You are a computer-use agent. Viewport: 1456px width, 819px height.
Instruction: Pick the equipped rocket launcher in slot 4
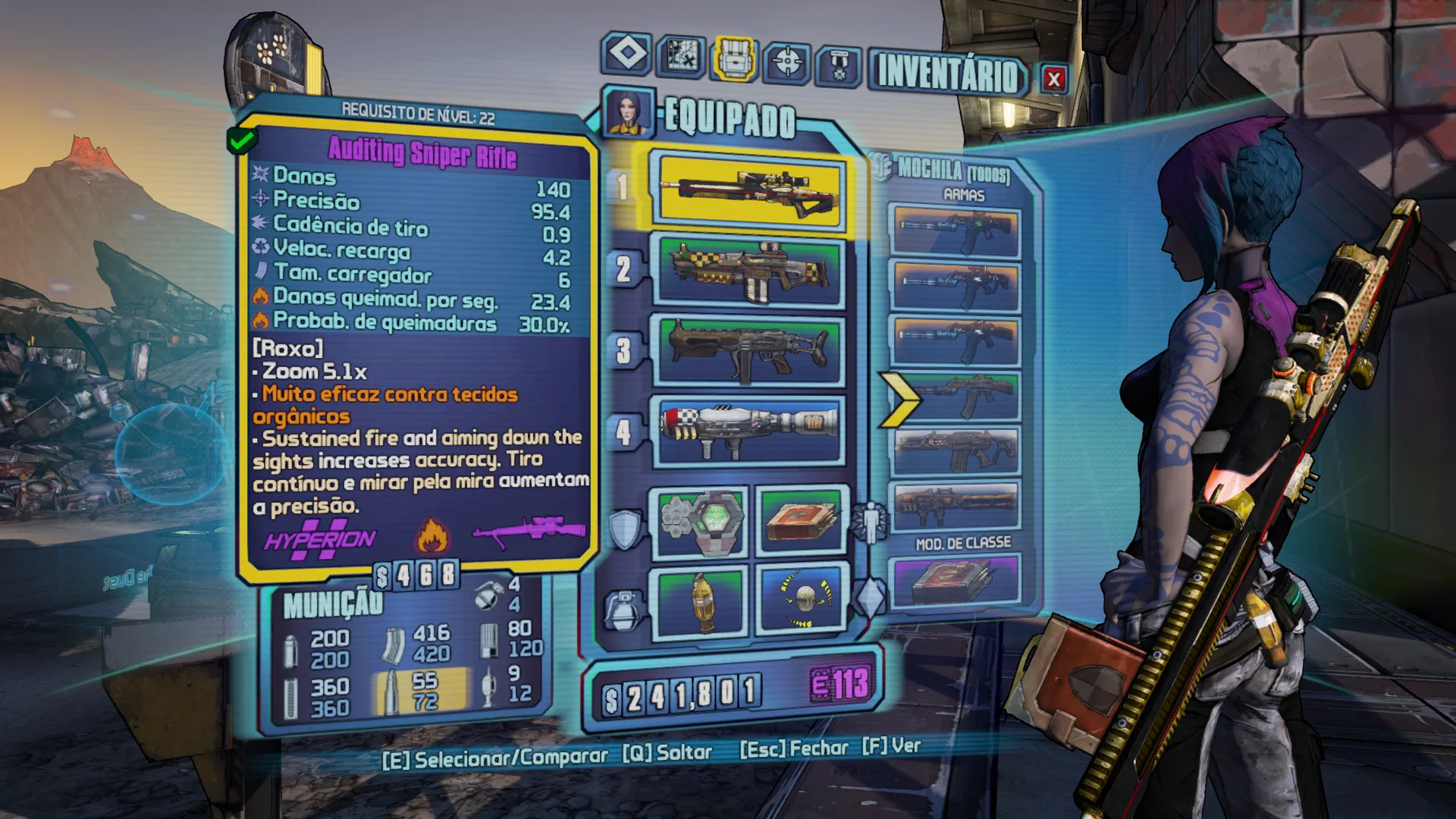(750, 430)
